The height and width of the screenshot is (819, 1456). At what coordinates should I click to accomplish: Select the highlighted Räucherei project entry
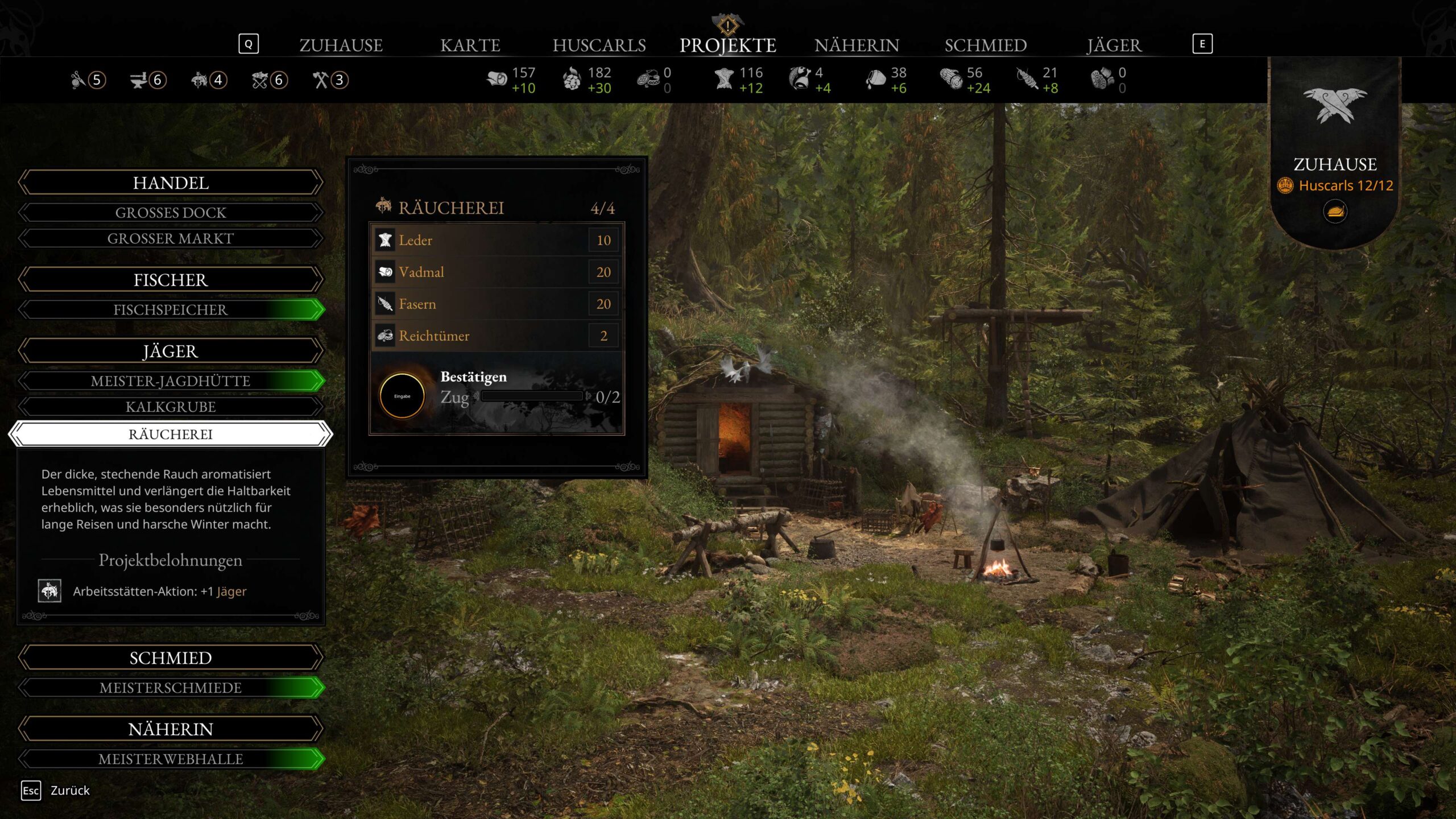click(x=171, y=435)
